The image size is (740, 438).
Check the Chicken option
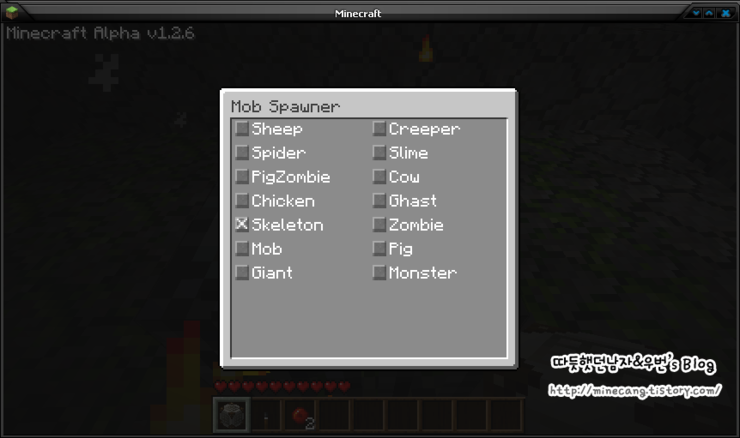242,201
